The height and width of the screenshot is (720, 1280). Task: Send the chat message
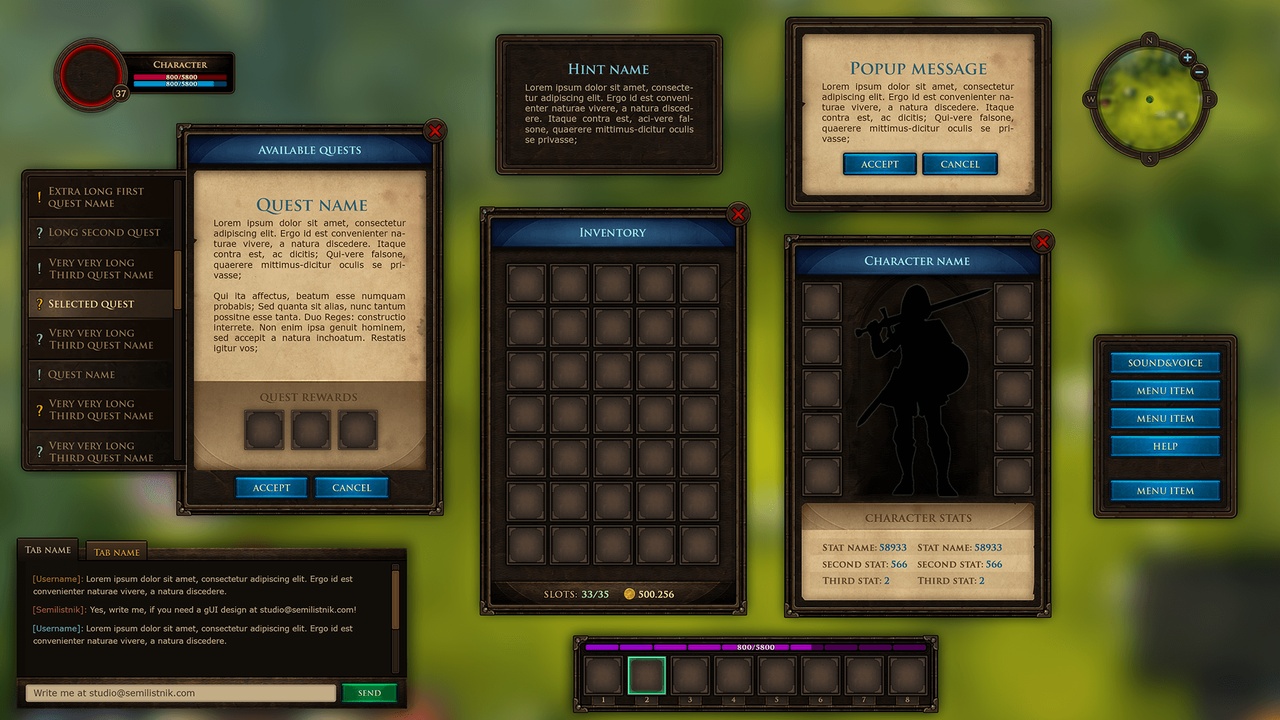369,693
